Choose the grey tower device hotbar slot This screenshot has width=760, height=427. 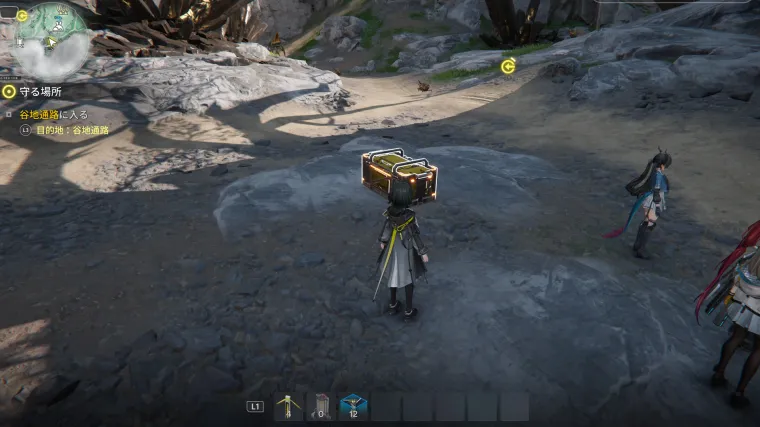[321, 406]
